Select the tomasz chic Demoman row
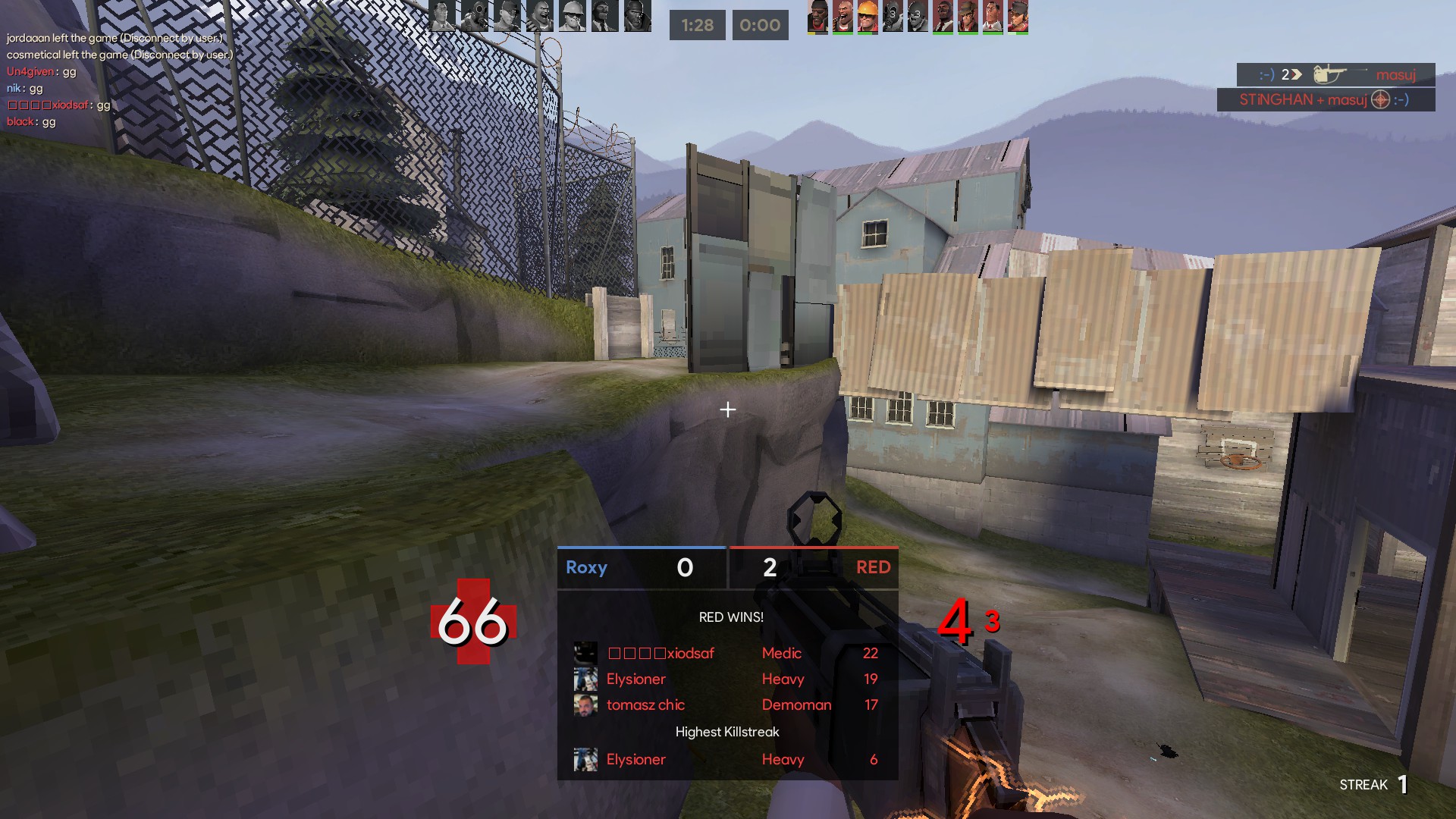 (x=726, y=704)
